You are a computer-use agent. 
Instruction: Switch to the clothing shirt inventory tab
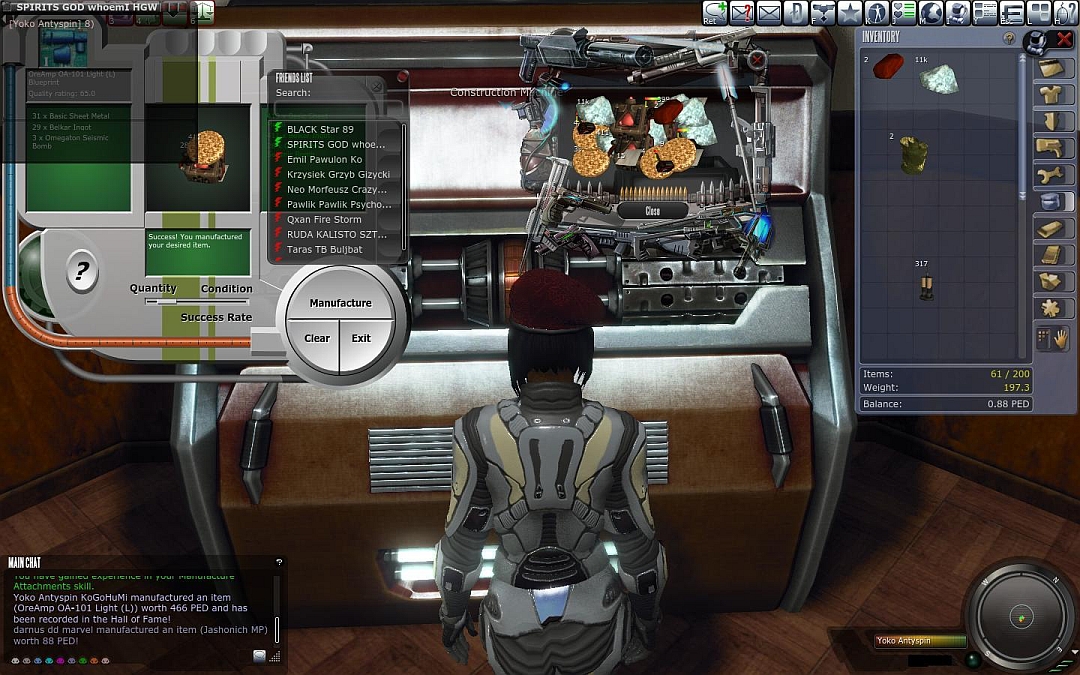tap(1050, 95)
